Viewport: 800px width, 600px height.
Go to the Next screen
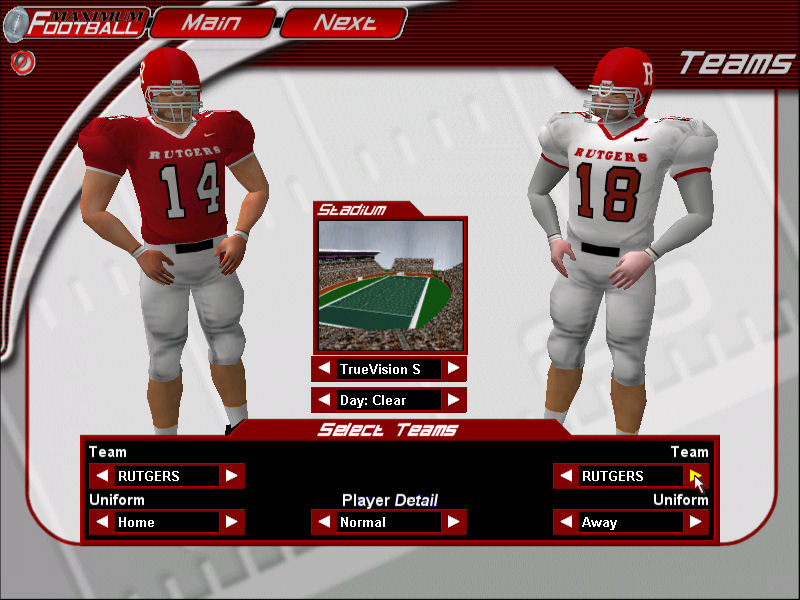click(x=344, y=22)
